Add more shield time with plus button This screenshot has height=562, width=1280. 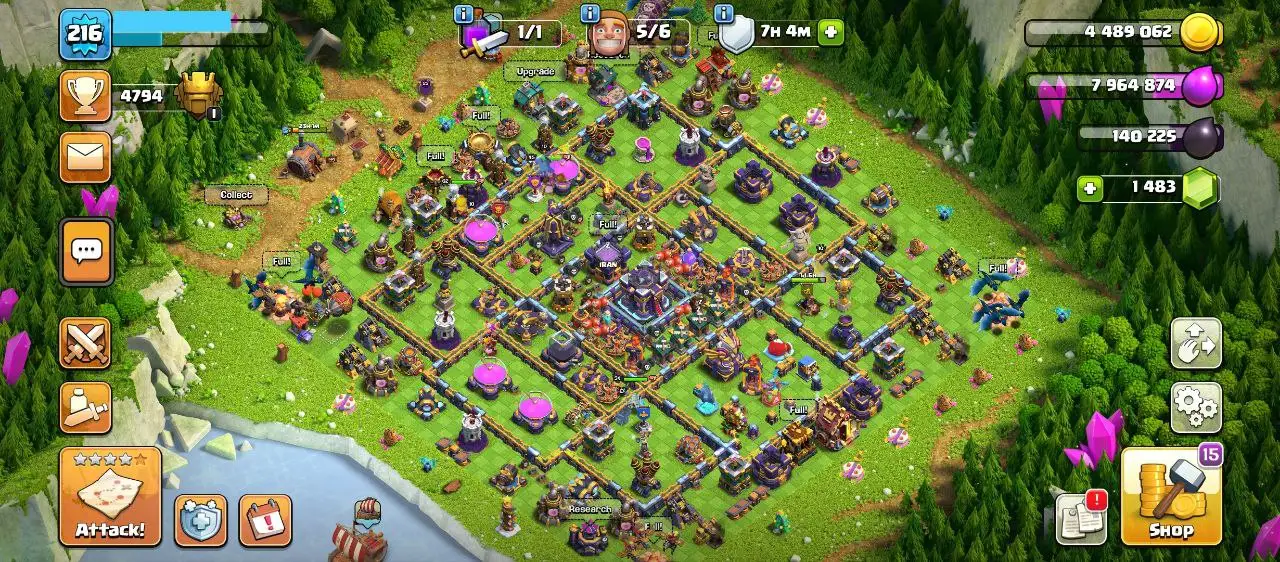point(830,33)
